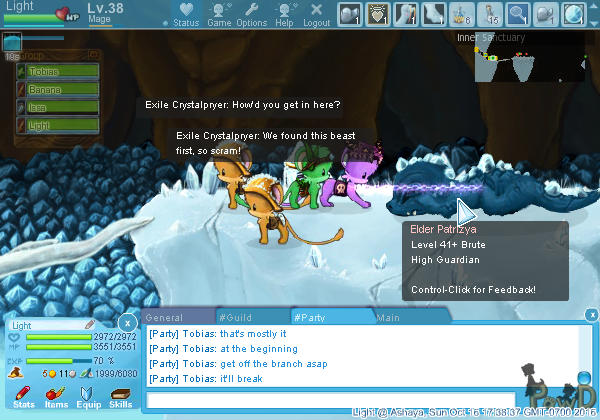Image resolution: width=600 pixels, height=420 pixels.
Task: Close the character info panel
Action: coord(127,323)
